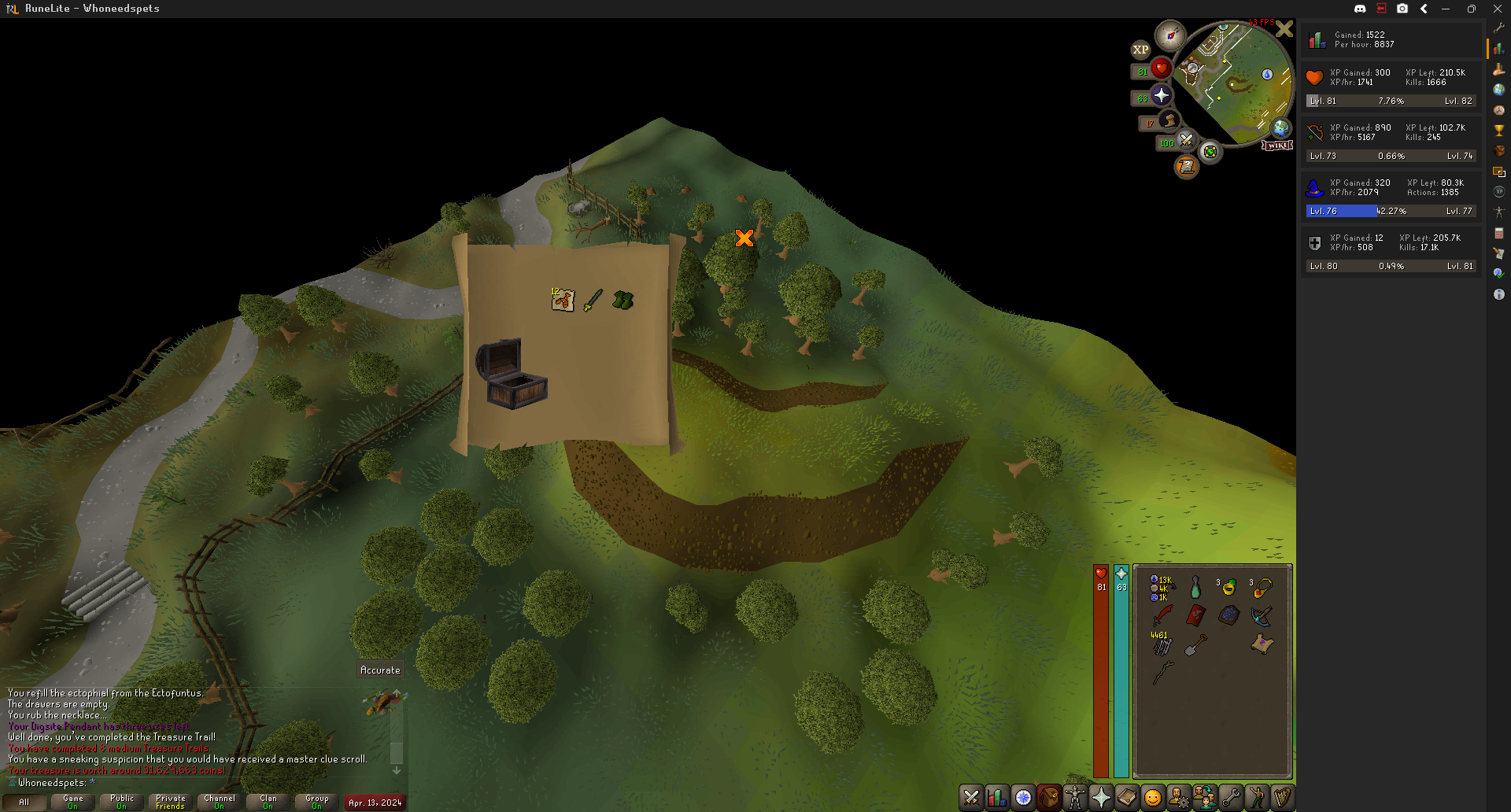Open the Clan chat tab
Screen dimensions: 1511x812
pos(268,801)
